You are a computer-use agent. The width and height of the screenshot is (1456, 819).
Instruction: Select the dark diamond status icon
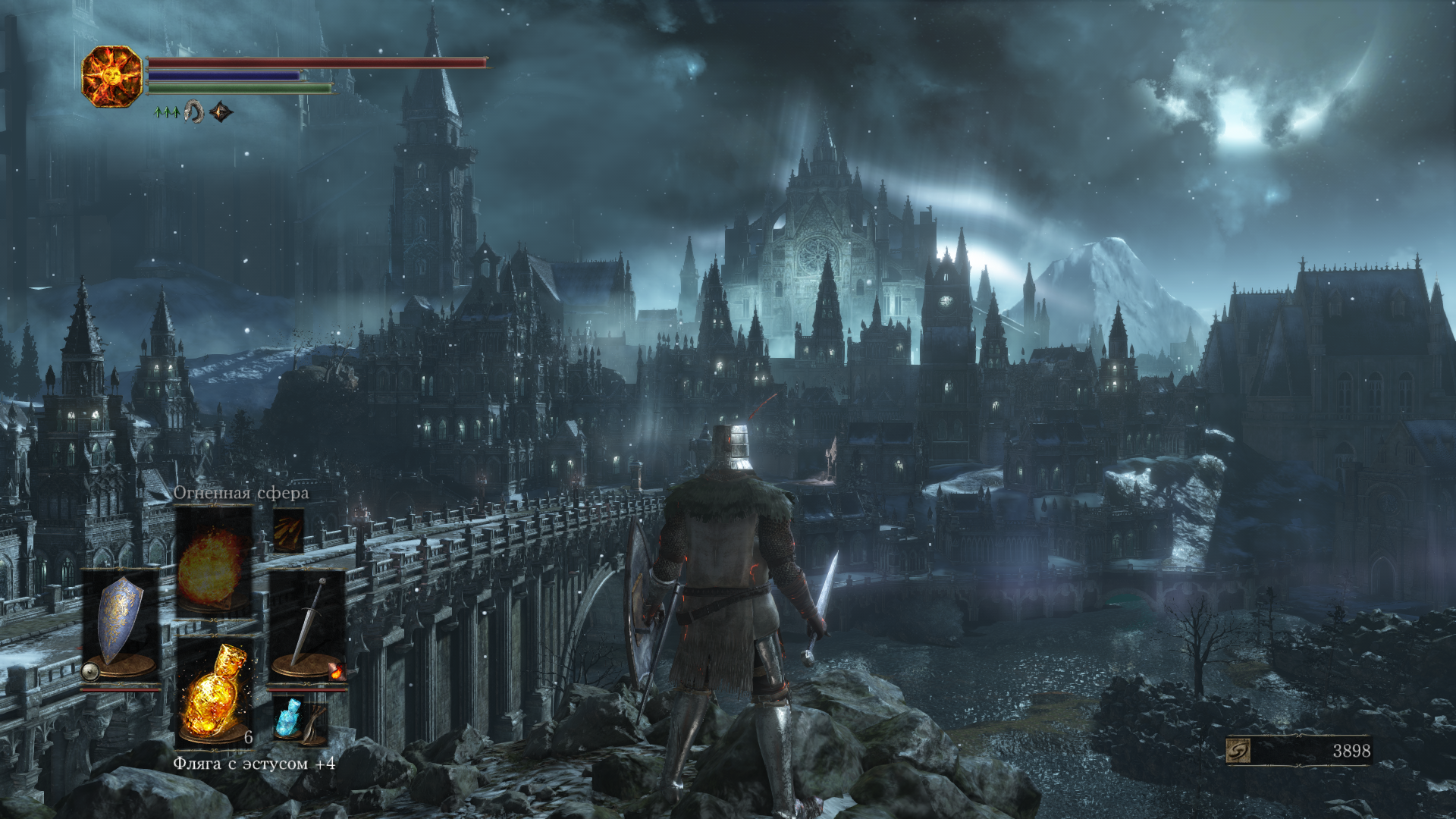221,112
